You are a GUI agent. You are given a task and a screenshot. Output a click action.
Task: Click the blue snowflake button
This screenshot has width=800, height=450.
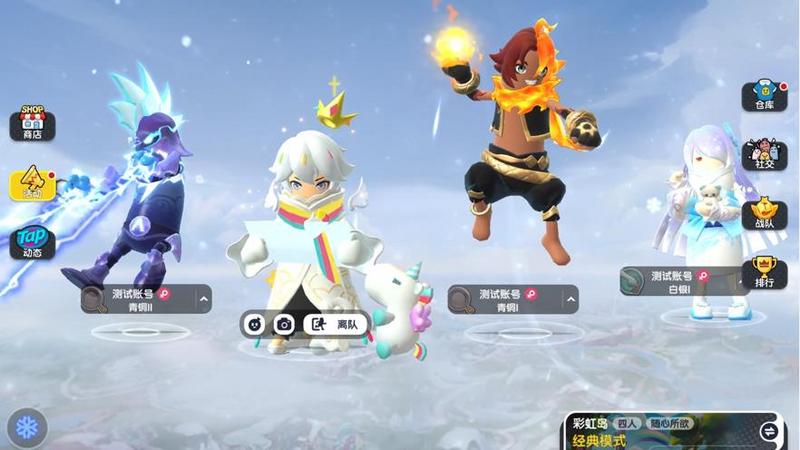point(27,428)
